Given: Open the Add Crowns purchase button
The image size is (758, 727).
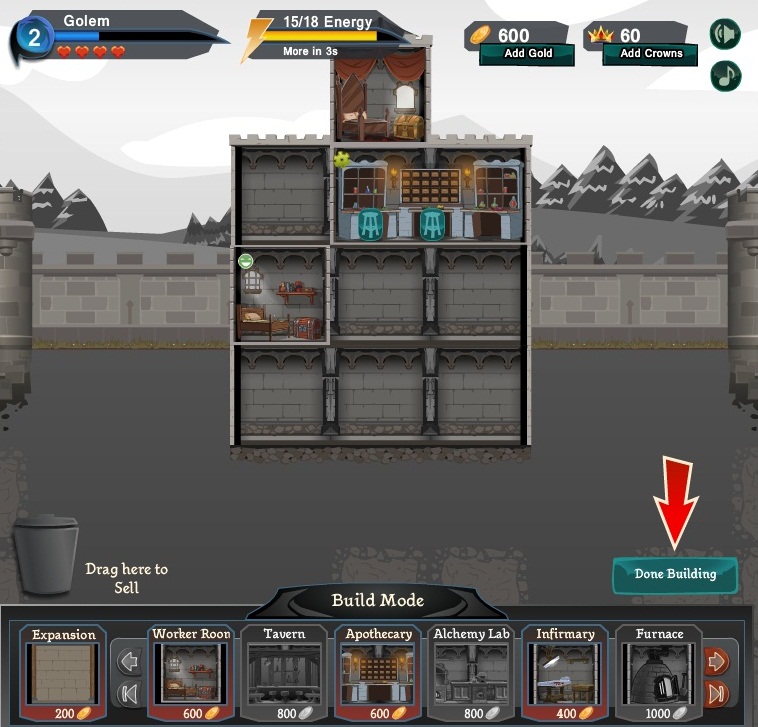Looking at the screenshot, I should click(651, 54).
